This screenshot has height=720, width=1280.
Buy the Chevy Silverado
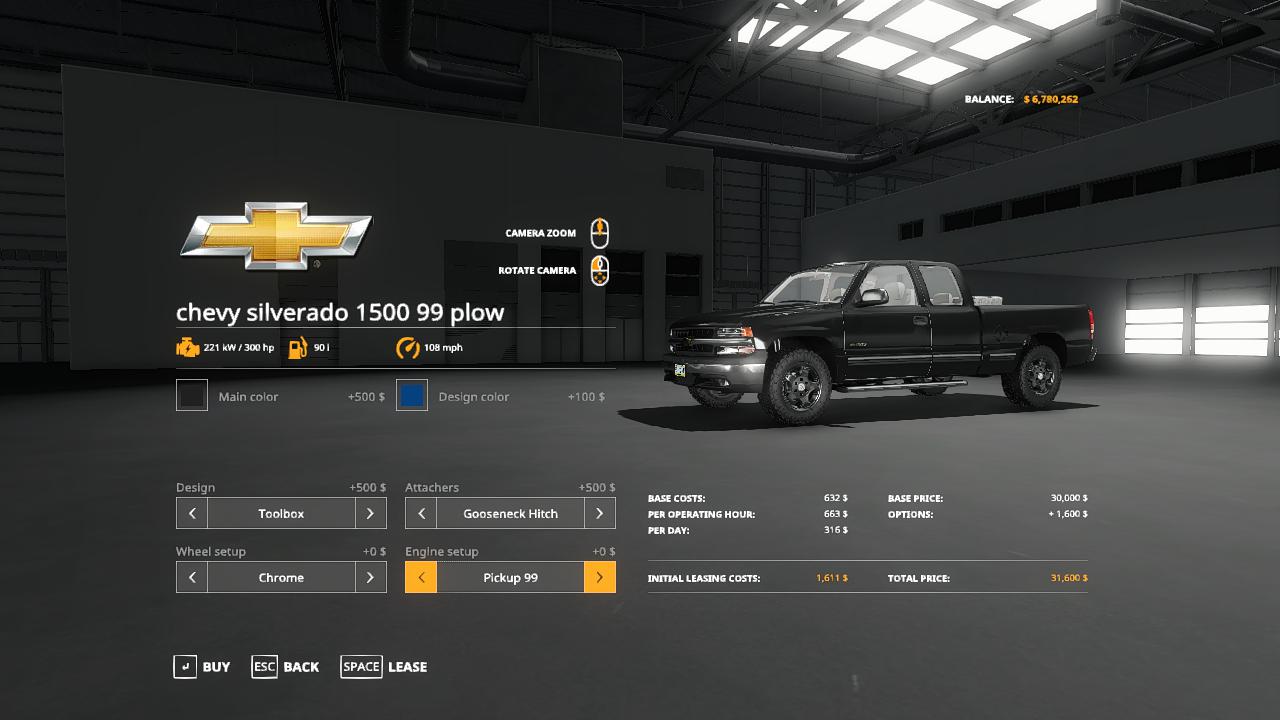202,667
